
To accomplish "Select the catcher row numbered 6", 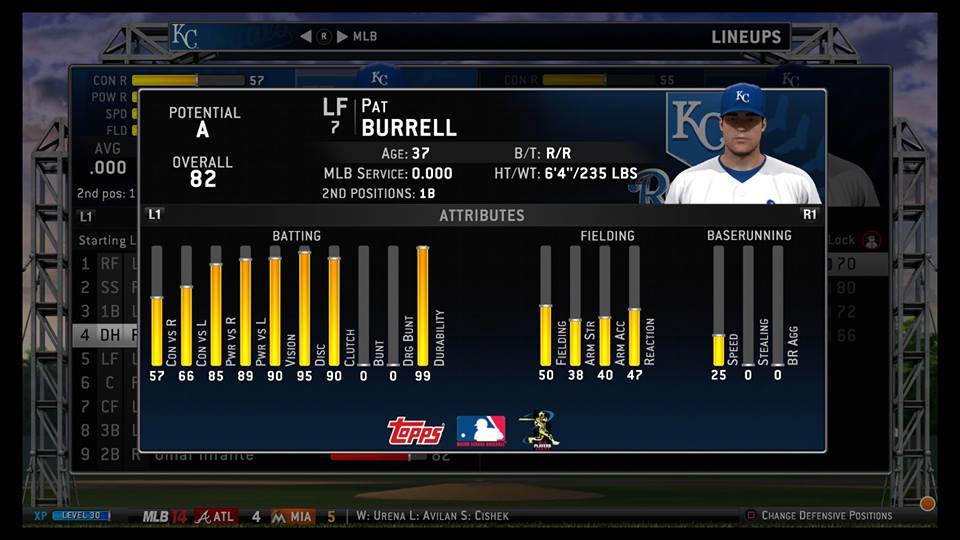I will (x=107, y=383).
